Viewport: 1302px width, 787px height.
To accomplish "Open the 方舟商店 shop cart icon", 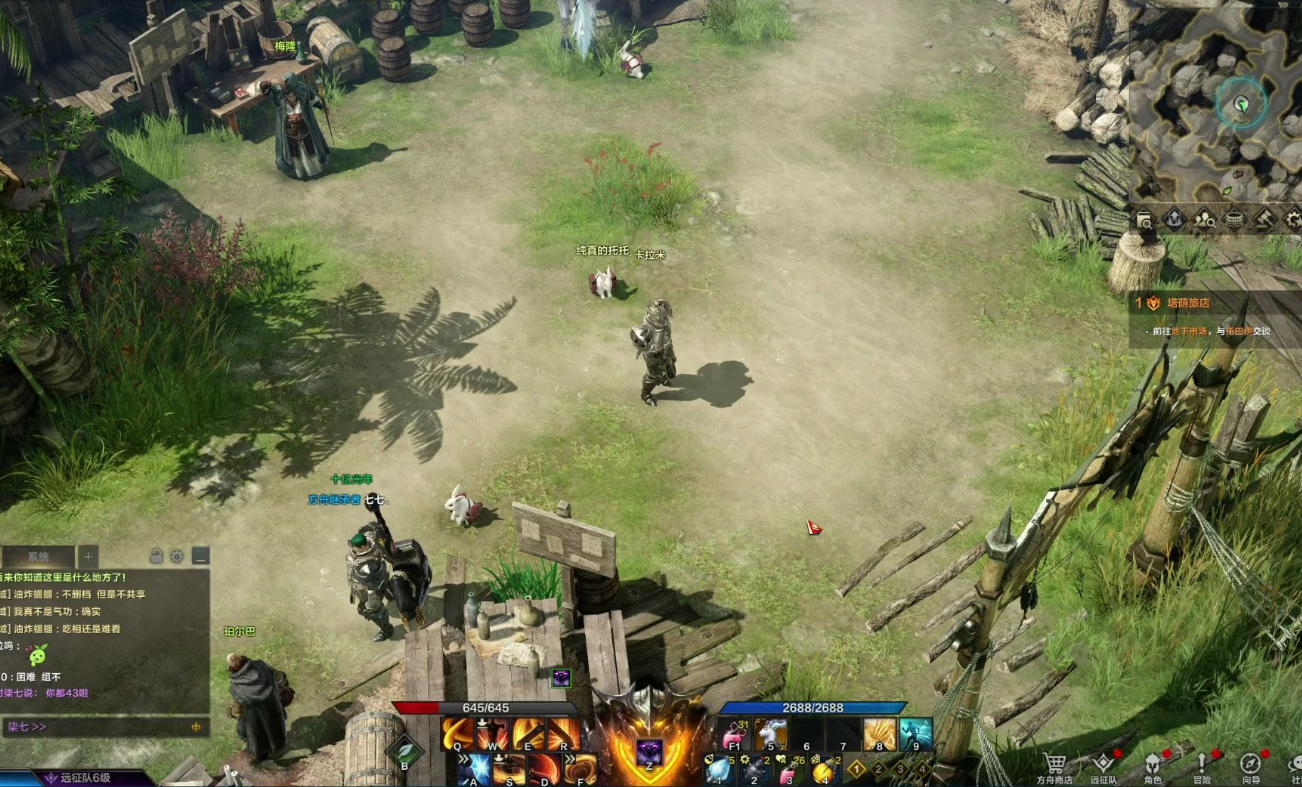I will (1053, 764).
